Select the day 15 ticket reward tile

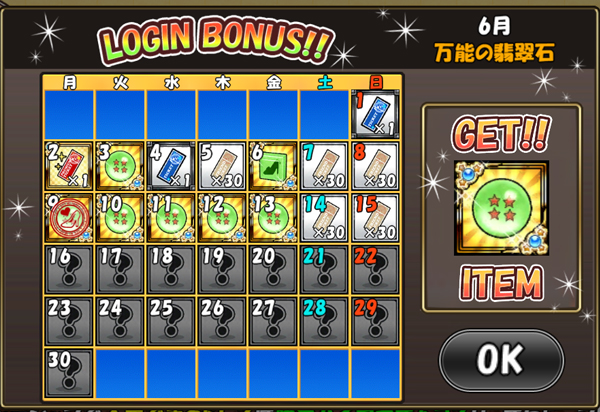(375, 216)
